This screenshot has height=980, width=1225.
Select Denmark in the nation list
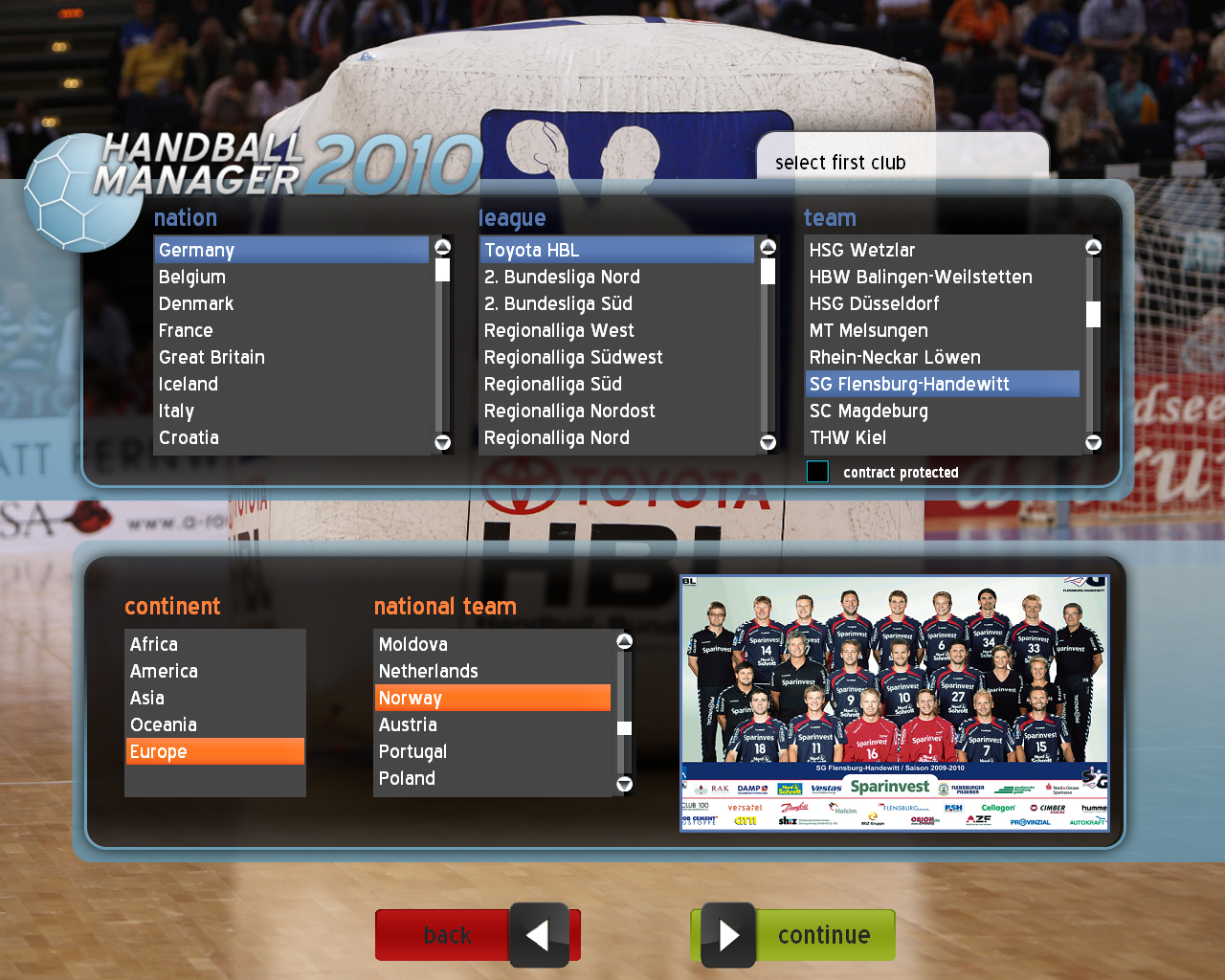[x=196, y=303]
